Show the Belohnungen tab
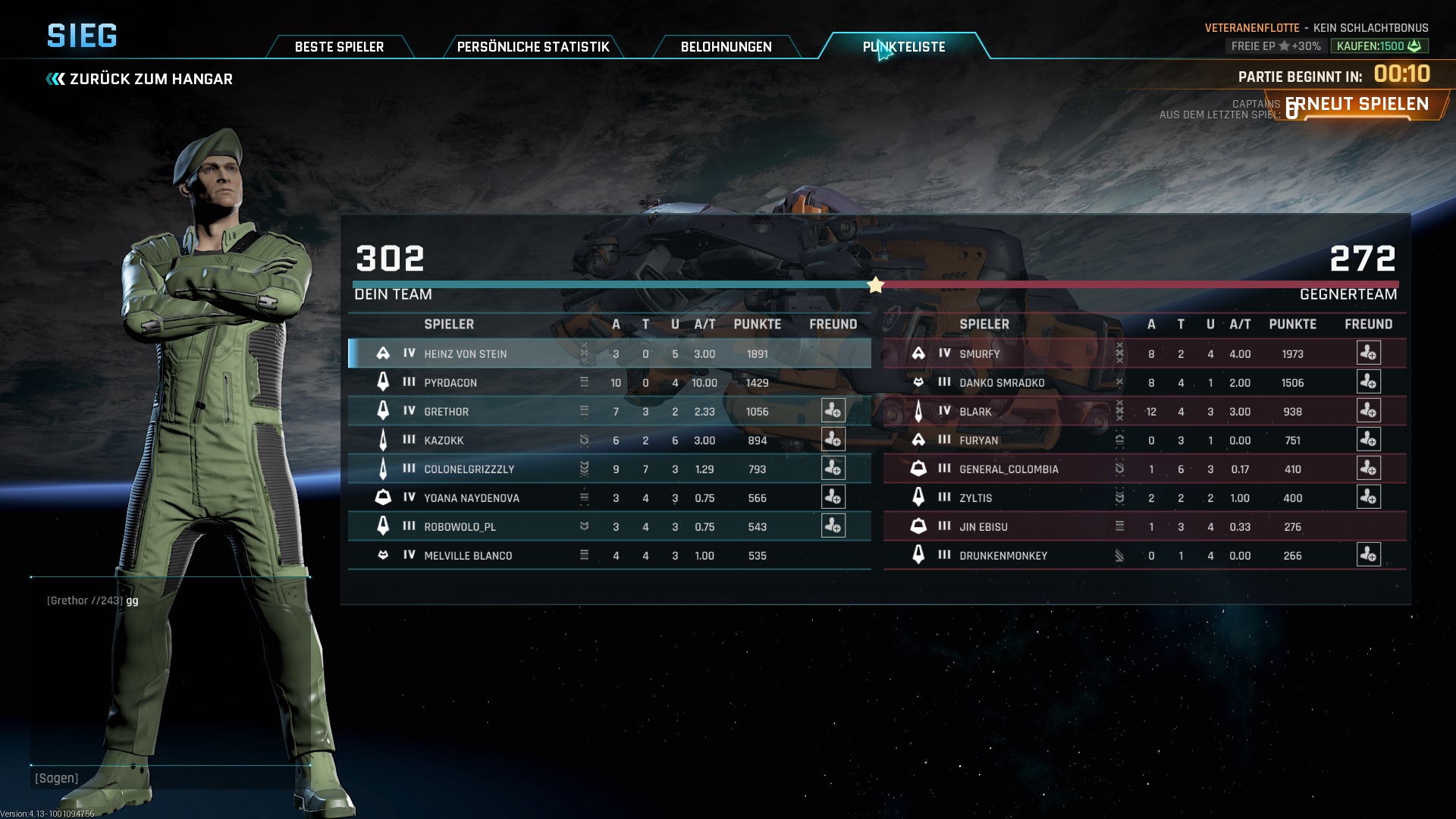 [x=726, y=47]
